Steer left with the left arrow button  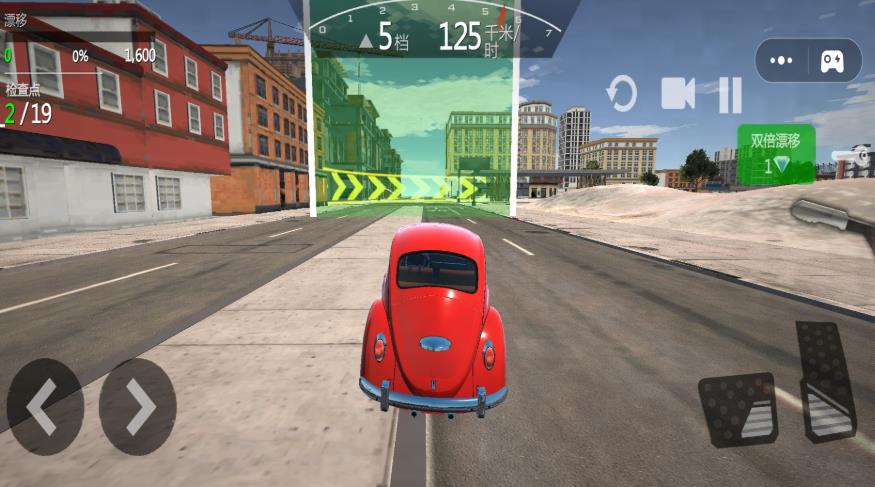click(44, 407)
